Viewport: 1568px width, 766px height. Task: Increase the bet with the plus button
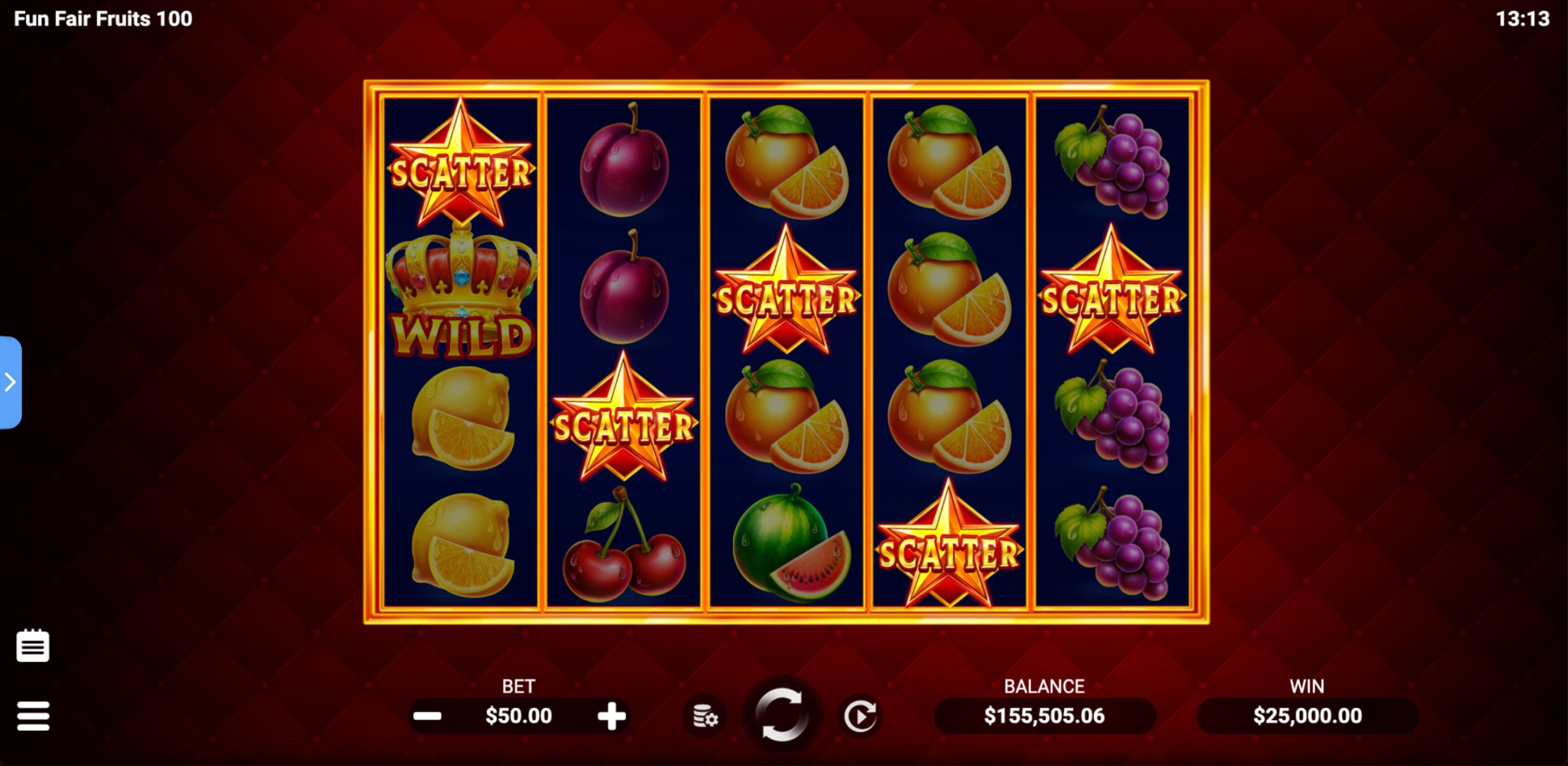(x=611, y=716)
